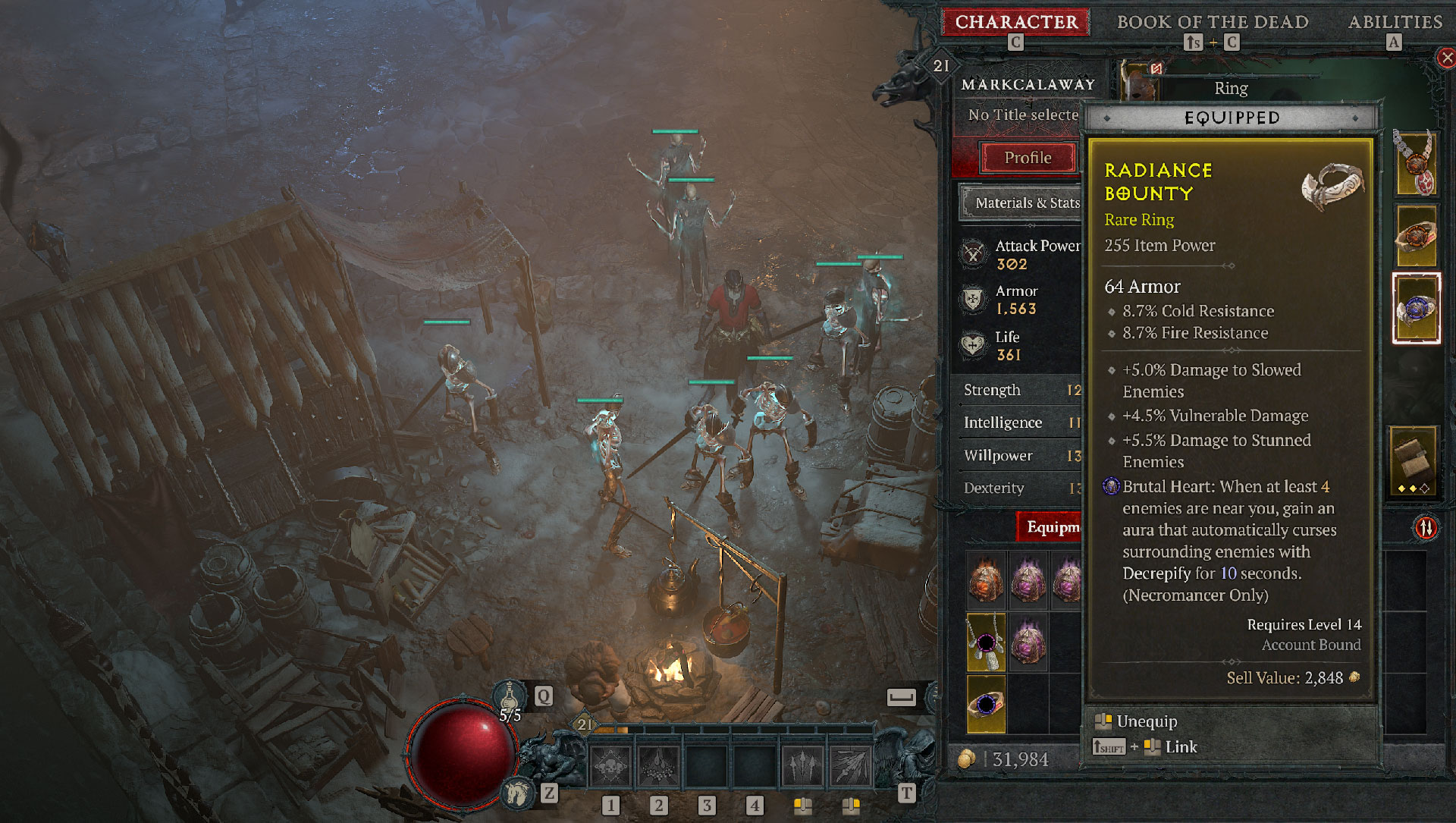Select the Equipment inventory tab

[1050, 526]
